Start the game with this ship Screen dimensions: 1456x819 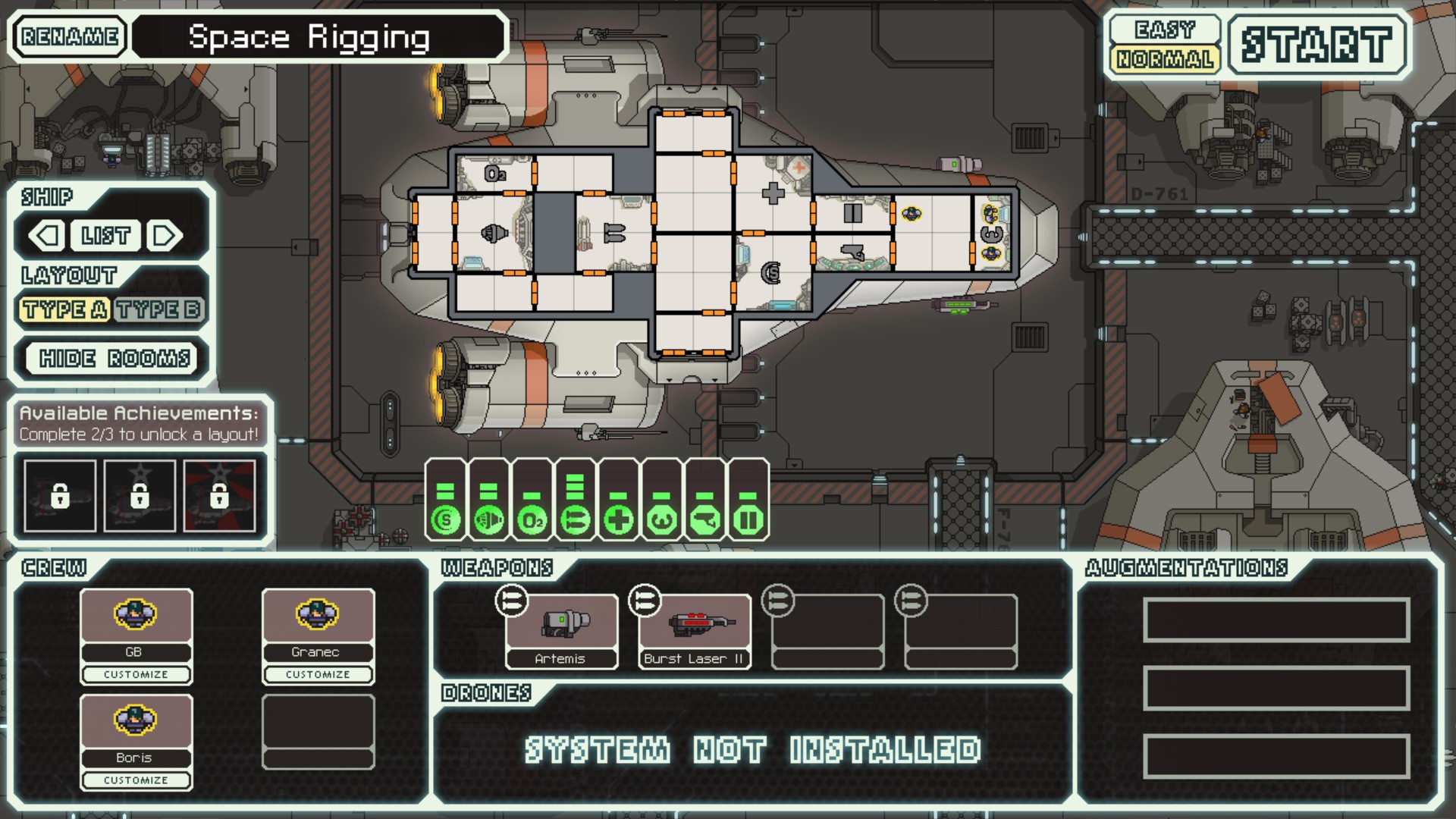1316,44
